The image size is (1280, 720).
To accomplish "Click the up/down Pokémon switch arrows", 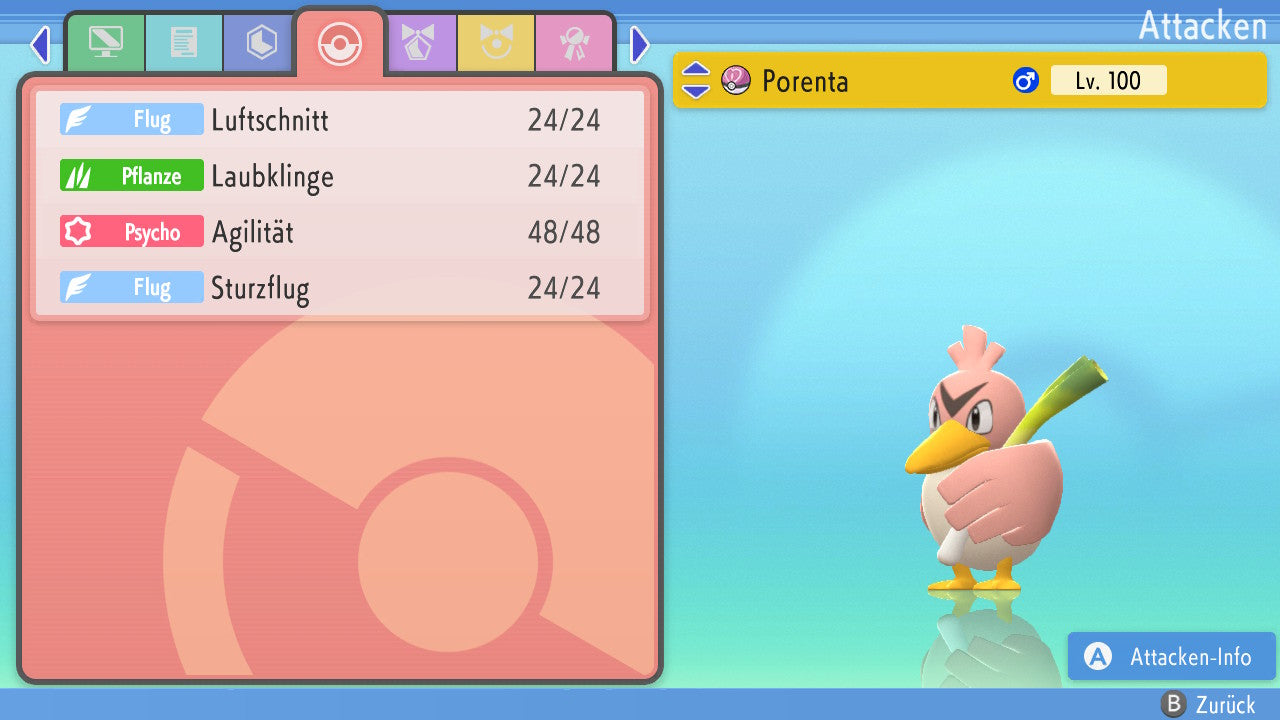I will [695, 80].
